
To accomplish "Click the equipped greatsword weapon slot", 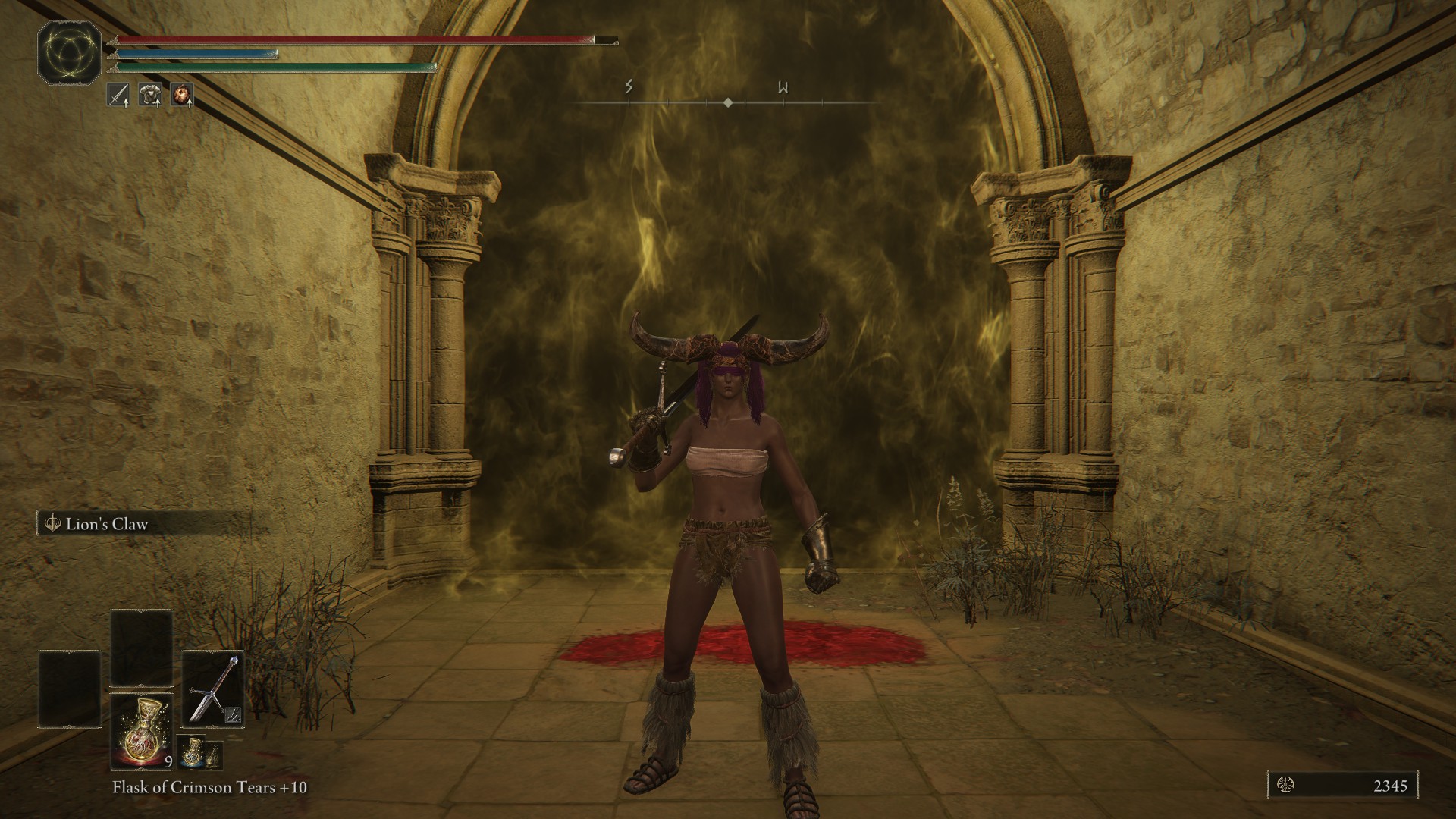I will pyautogui.click(x=213, y=689).
